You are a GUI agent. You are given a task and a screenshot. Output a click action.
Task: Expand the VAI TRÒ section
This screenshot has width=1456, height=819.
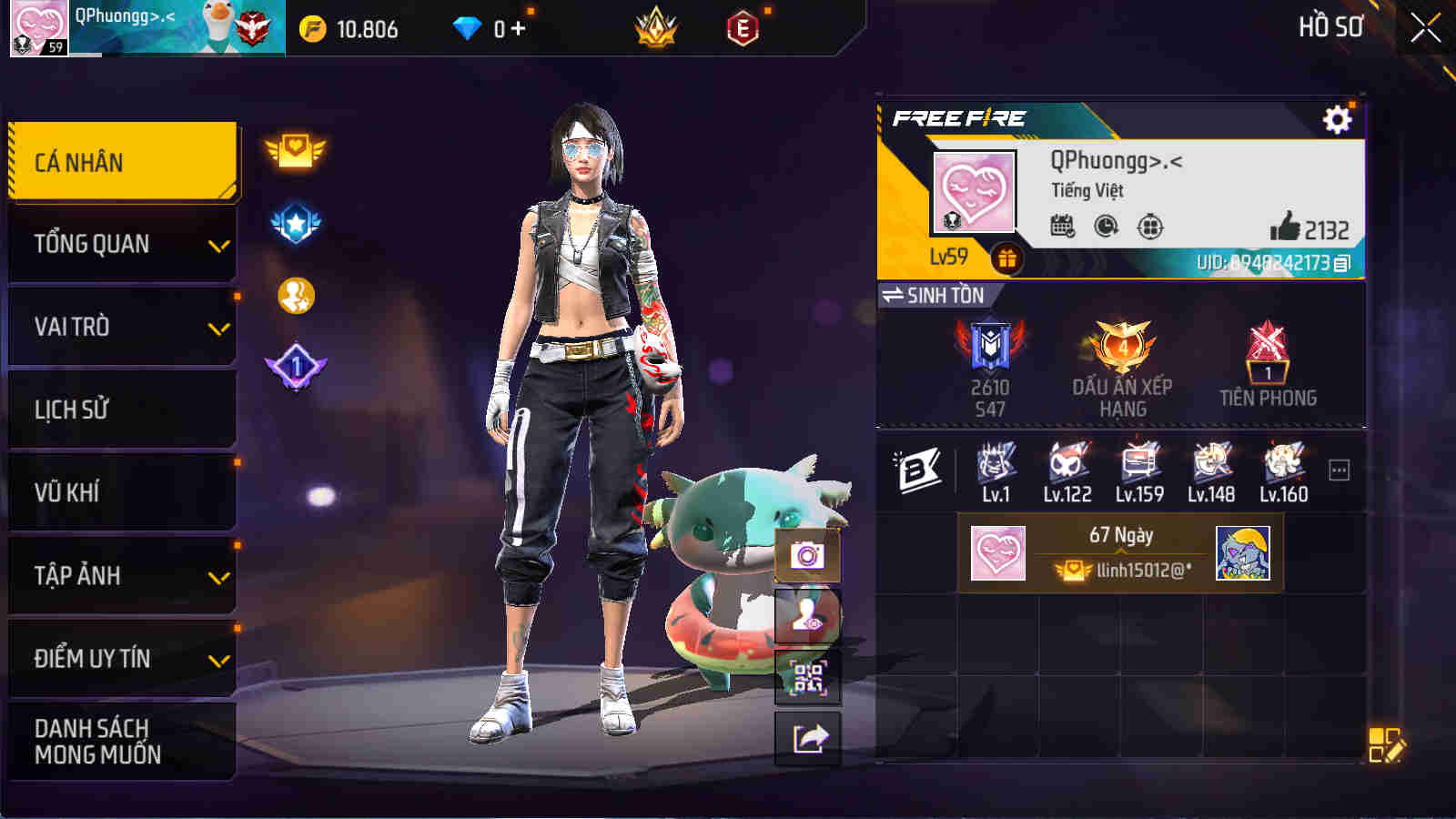[x=123, y=327]
